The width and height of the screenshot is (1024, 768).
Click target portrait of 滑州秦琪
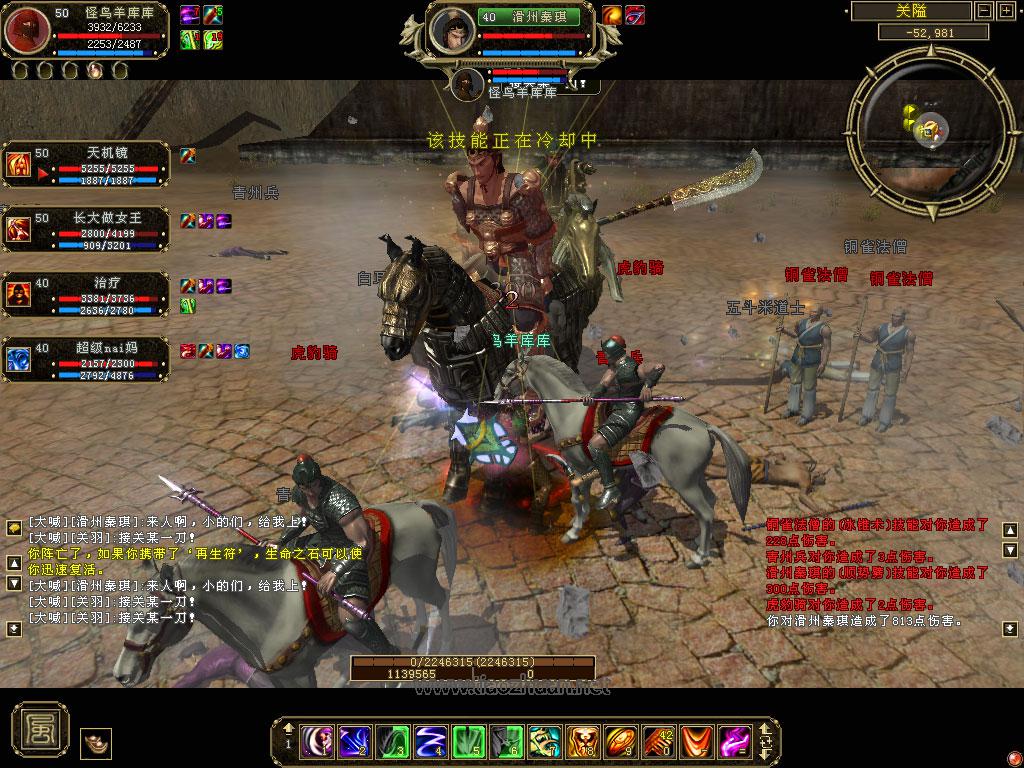point(453,30)
